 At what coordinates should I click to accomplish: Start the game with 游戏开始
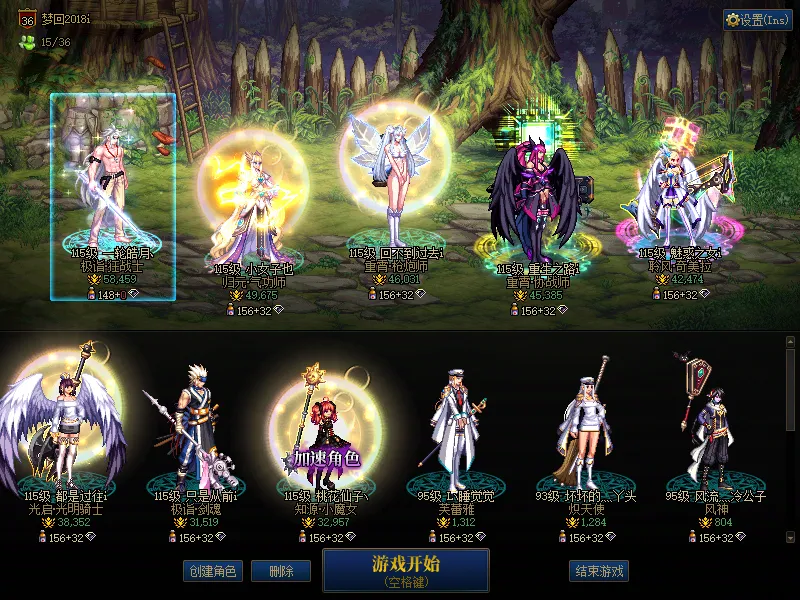(405, 569)
